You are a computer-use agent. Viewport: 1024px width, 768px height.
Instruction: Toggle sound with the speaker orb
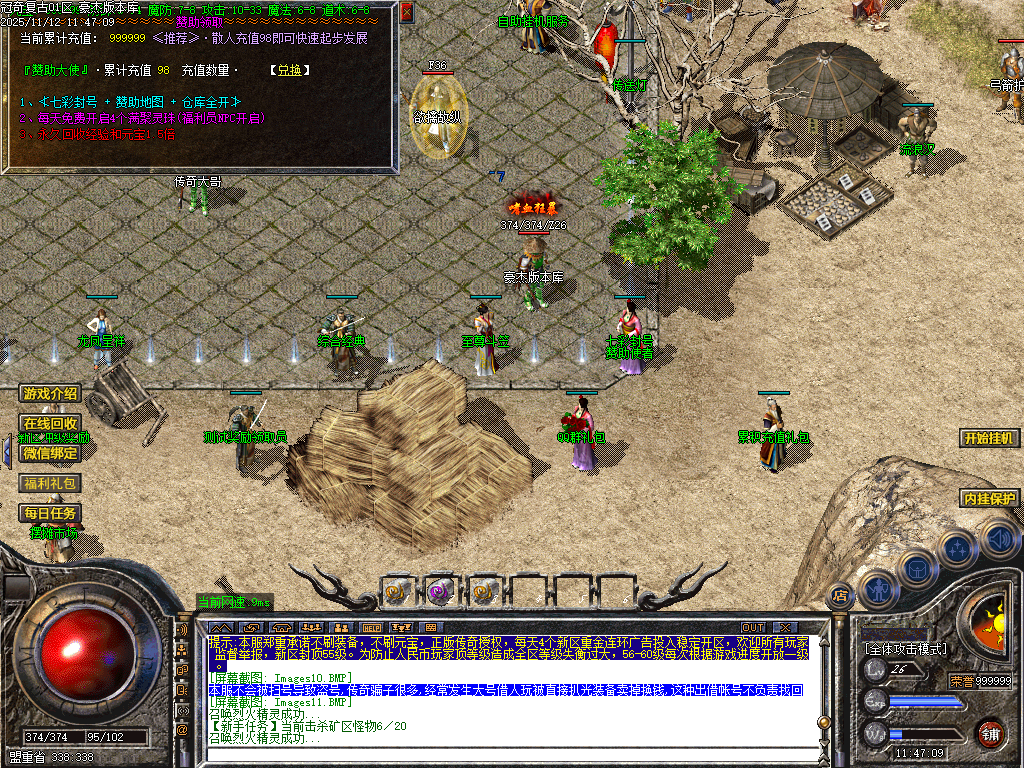pos(998,539)
